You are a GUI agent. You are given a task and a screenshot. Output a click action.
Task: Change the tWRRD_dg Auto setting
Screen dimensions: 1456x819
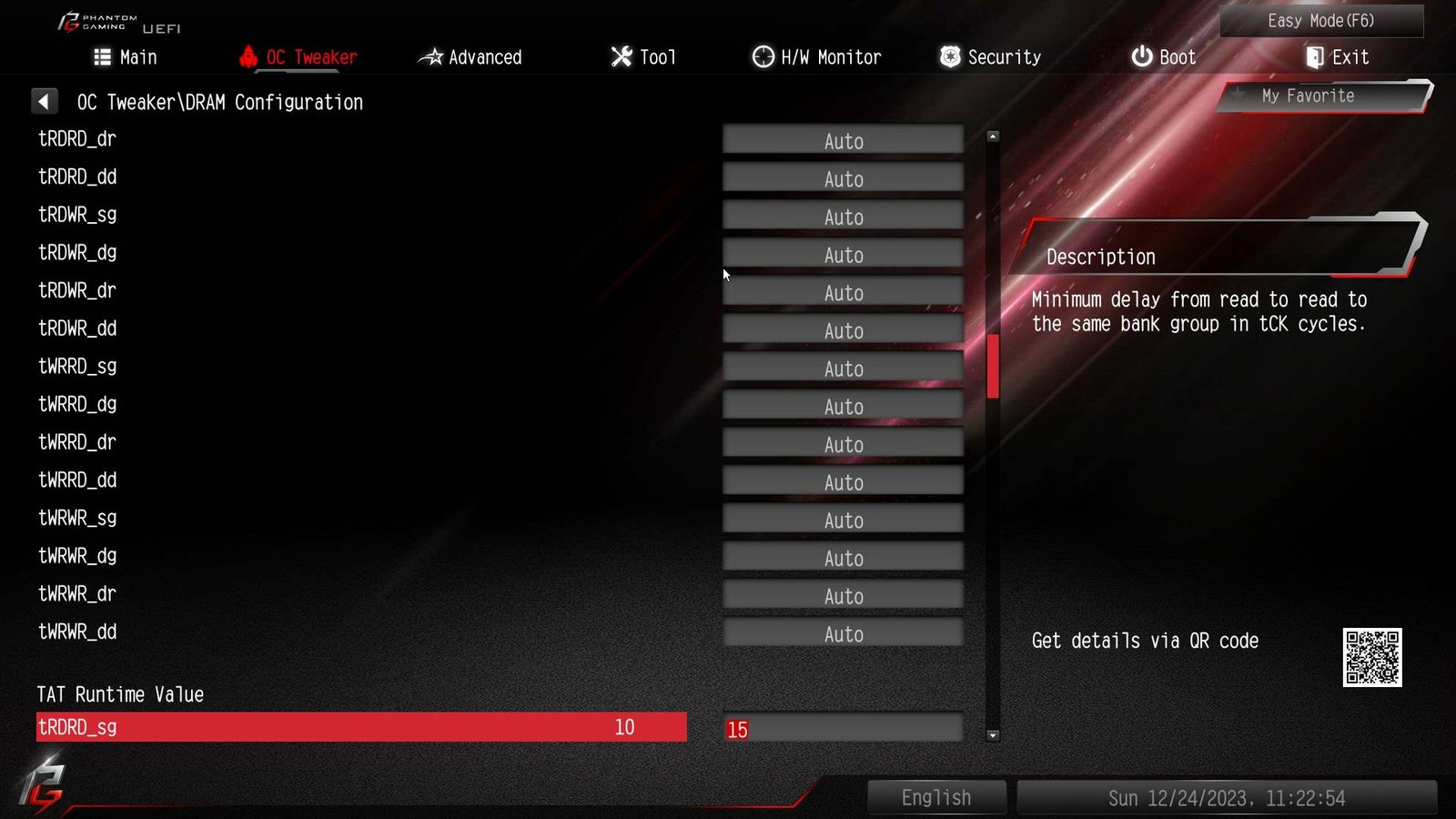tap(843, 407)
